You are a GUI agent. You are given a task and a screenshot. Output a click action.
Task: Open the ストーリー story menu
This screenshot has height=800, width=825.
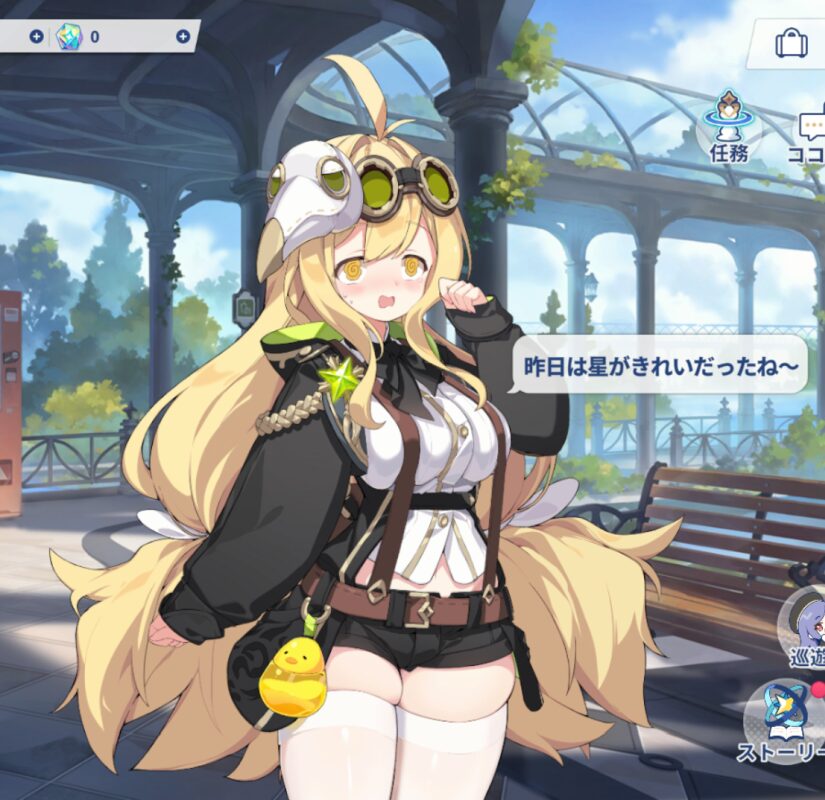[786, 715]
